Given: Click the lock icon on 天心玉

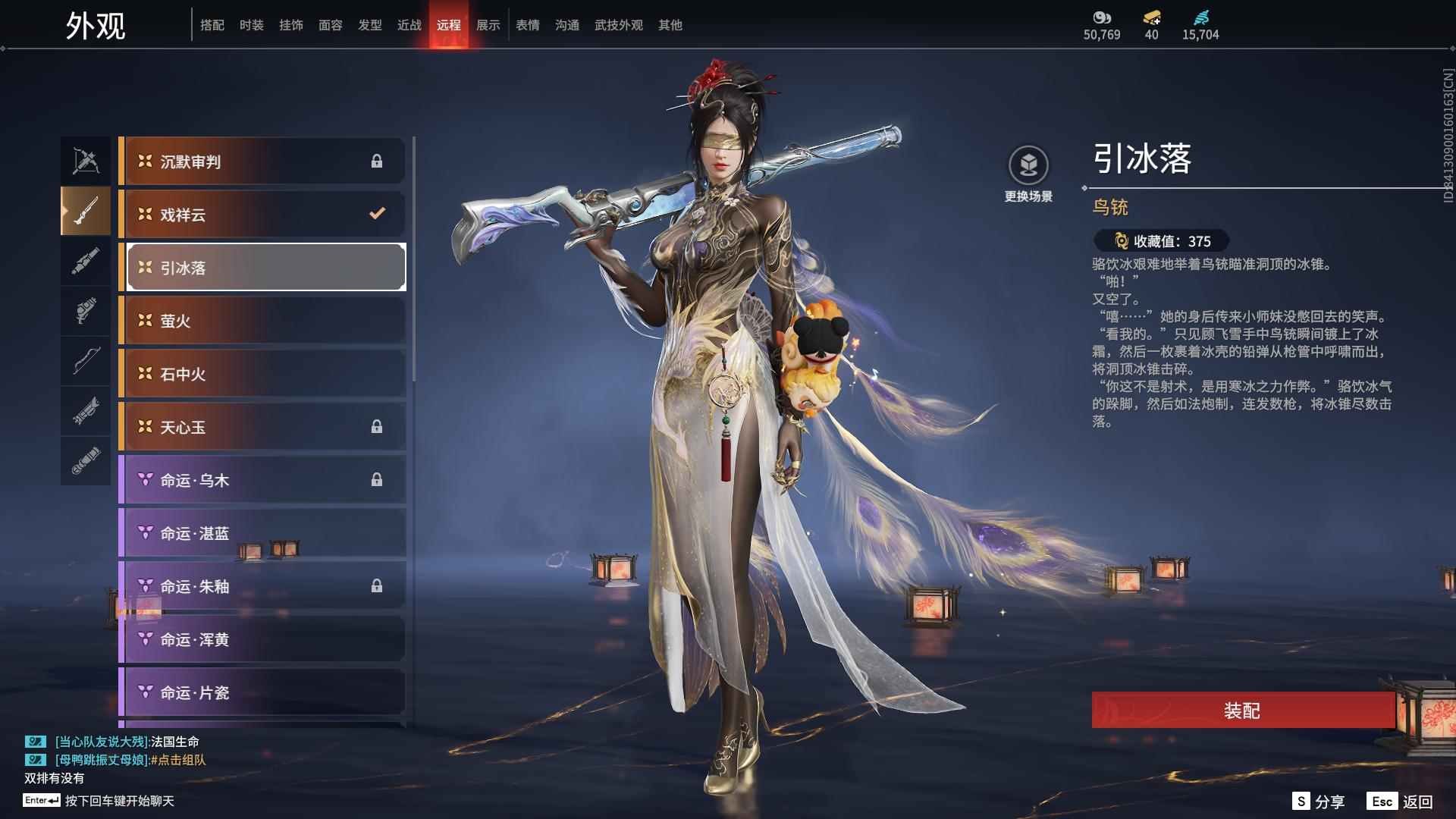Looking at the screenshot, I should [x=377, y=427].
